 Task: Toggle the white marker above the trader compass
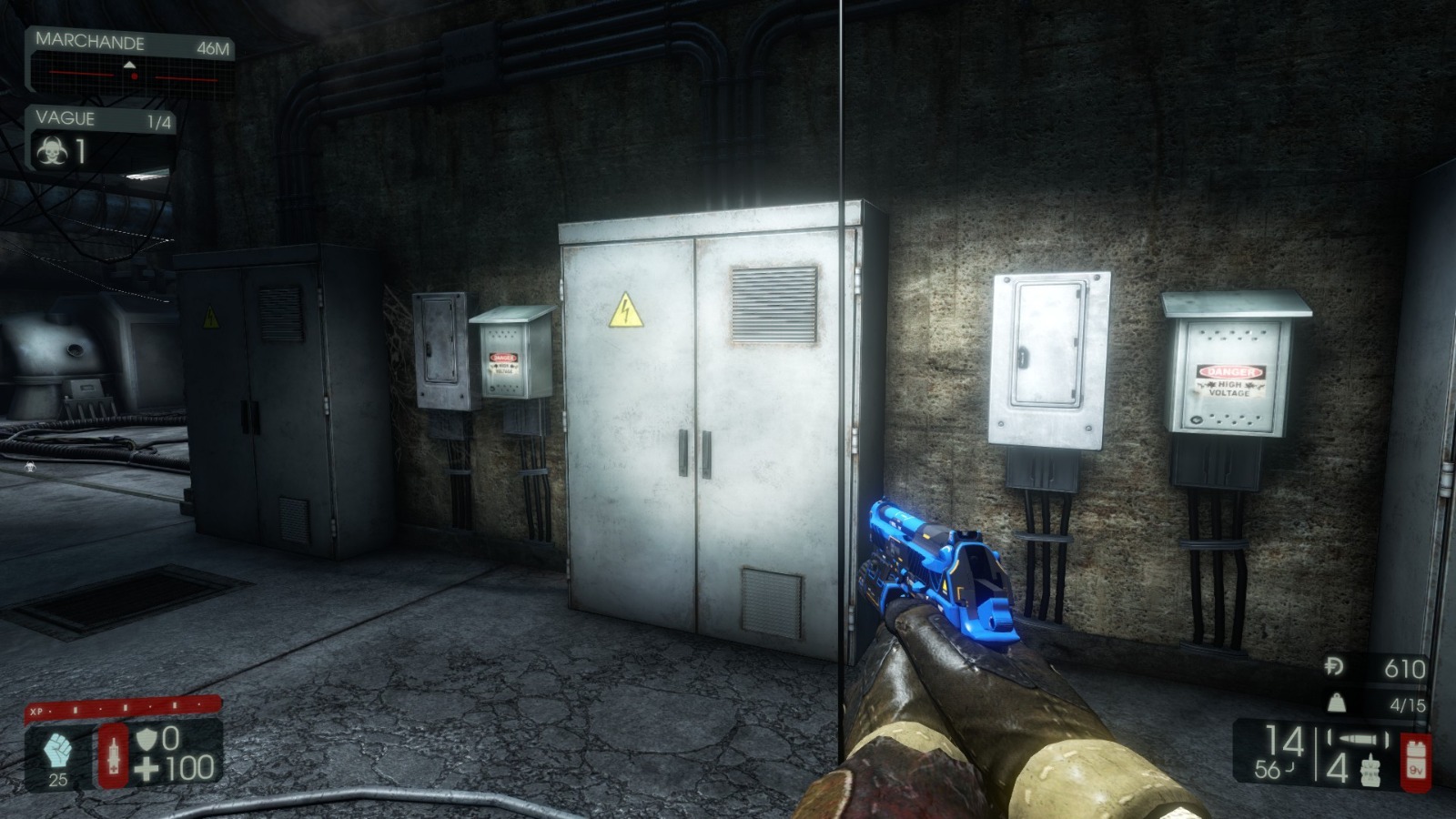[x=130, y=64]
